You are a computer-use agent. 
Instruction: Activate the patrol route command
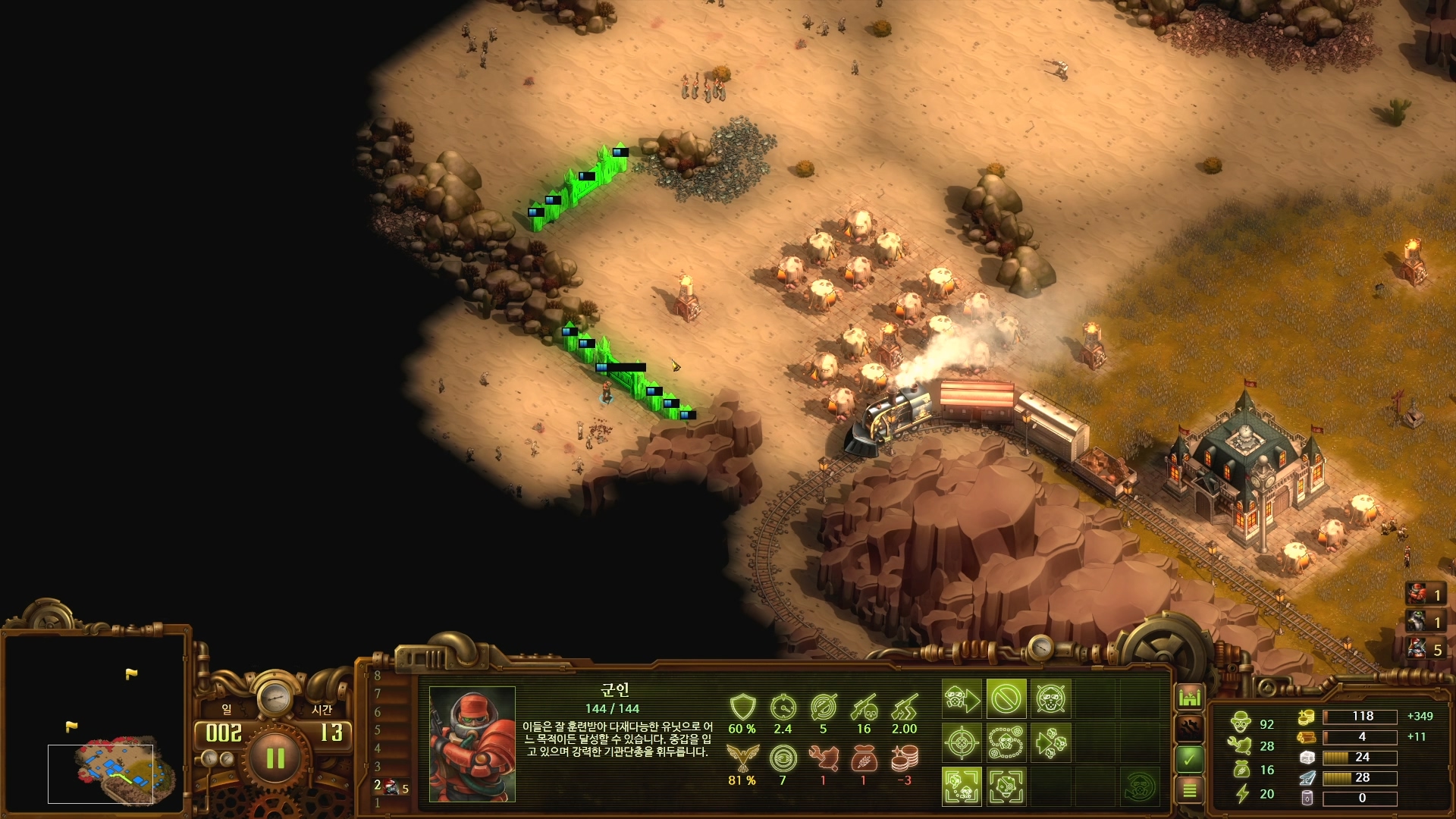click(x=1006, y=742)
